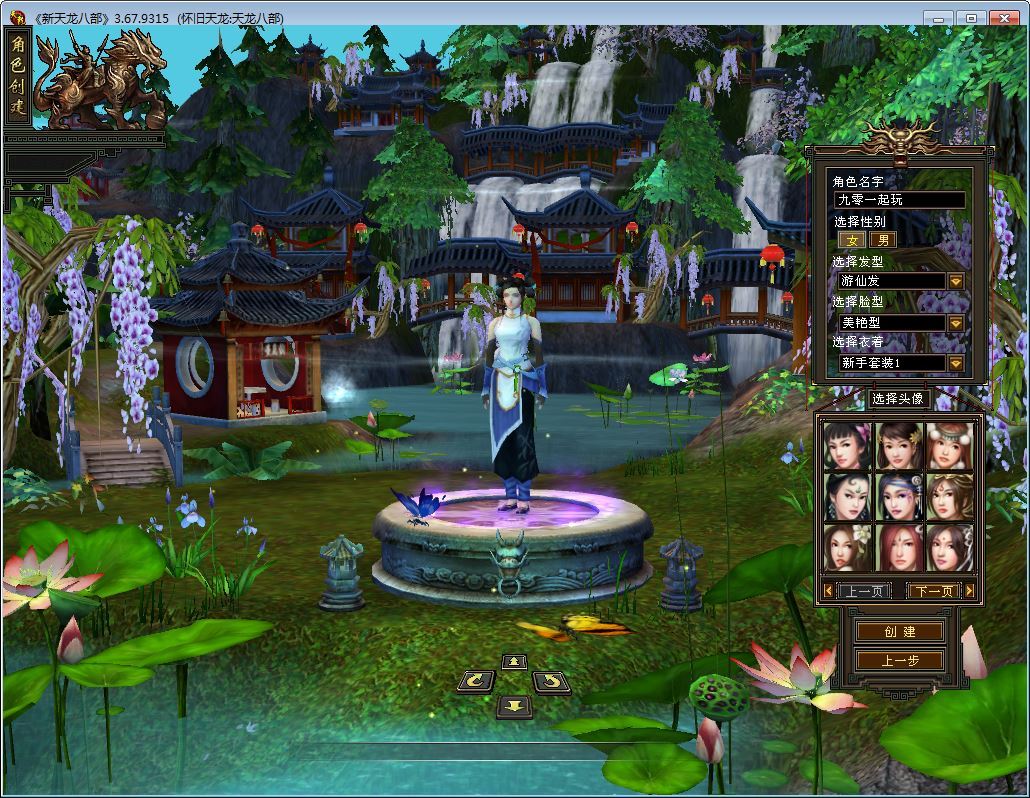Go back with the 上一步 button

point(899,660)
